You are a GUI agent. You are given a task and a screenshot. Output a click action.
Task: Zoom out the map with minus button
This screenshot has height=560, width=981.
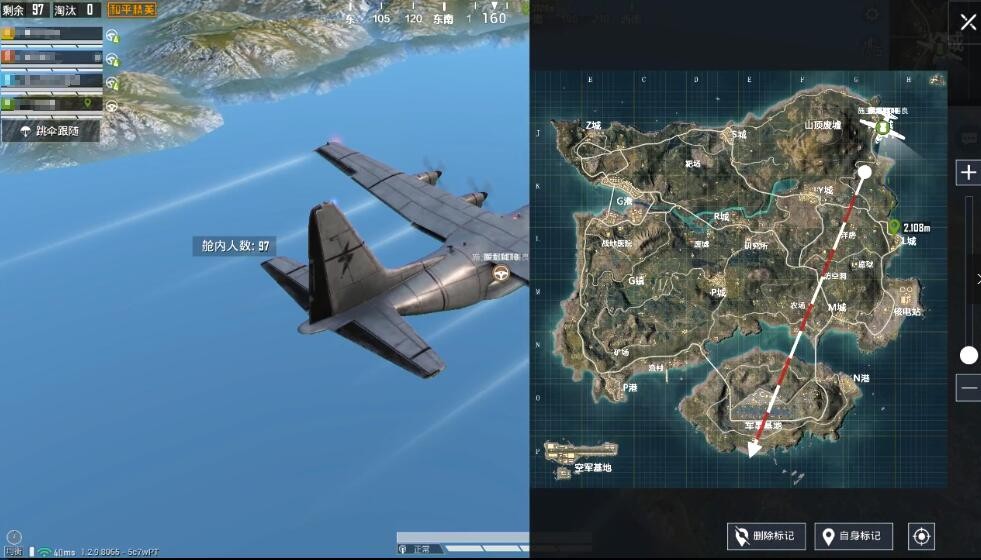[968, 388]
